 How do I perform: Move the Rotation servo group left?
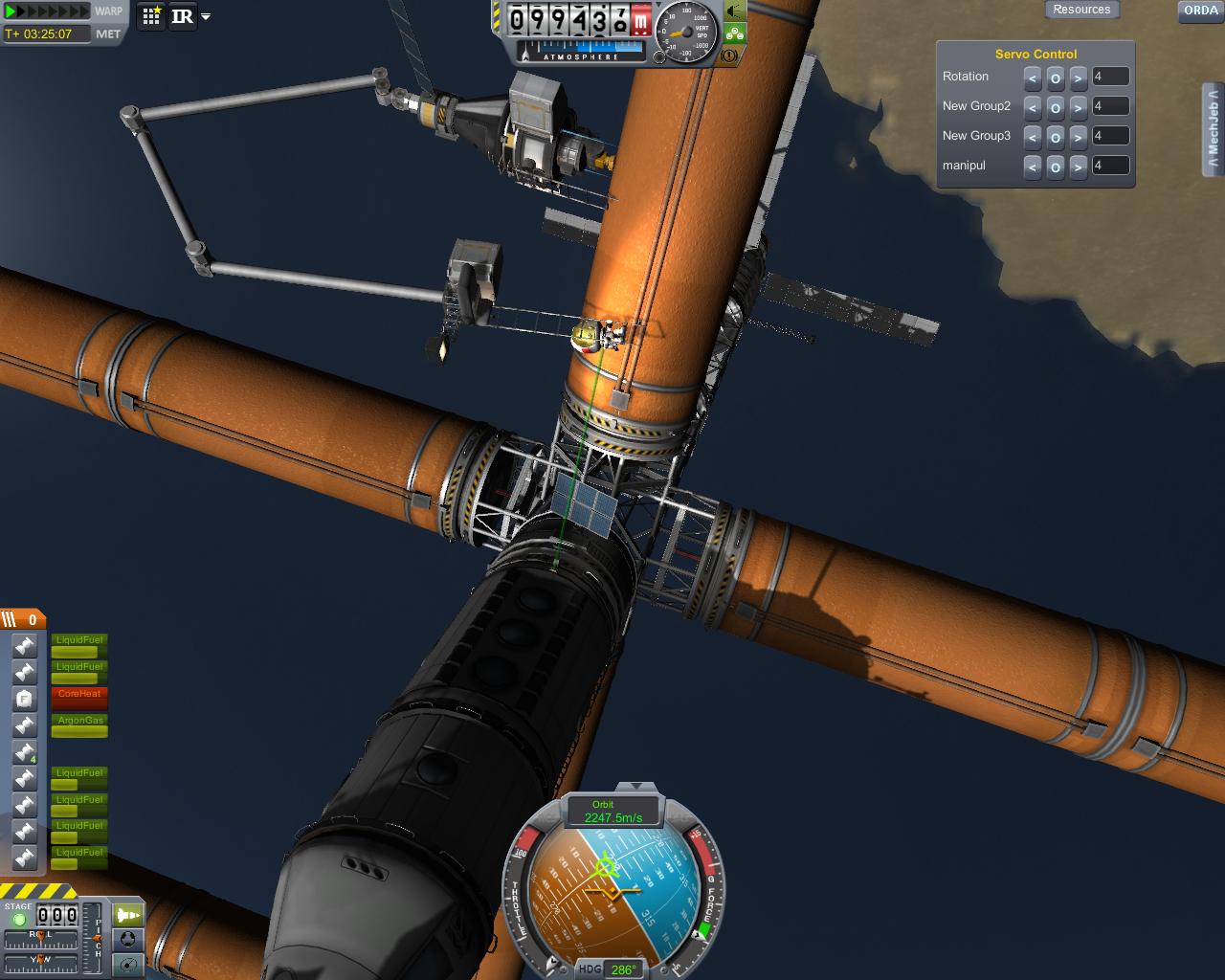[1033, 78]
